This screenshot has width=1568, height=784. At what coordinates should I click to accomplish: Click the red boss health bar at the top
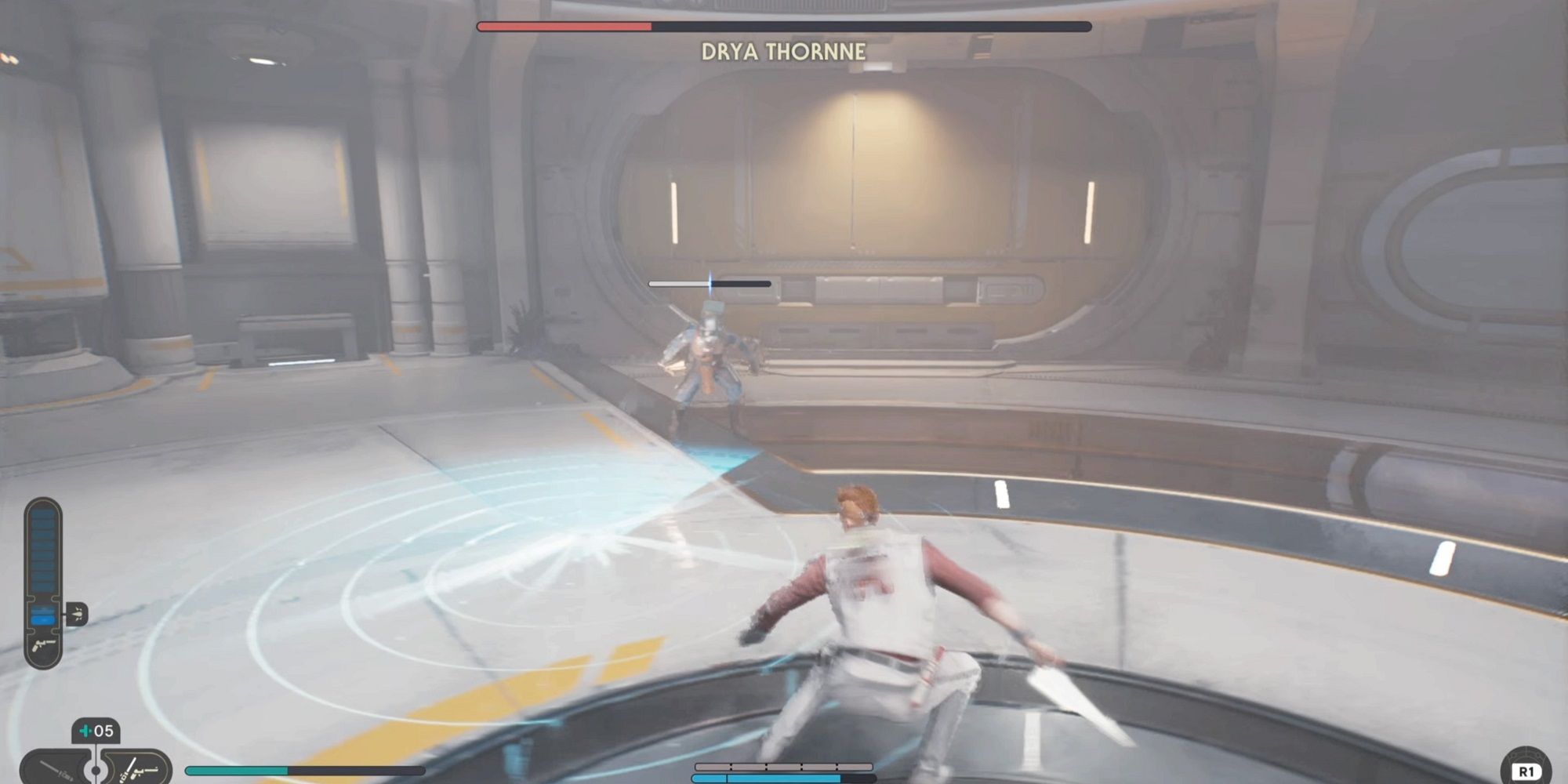click(x=563, y=26)
